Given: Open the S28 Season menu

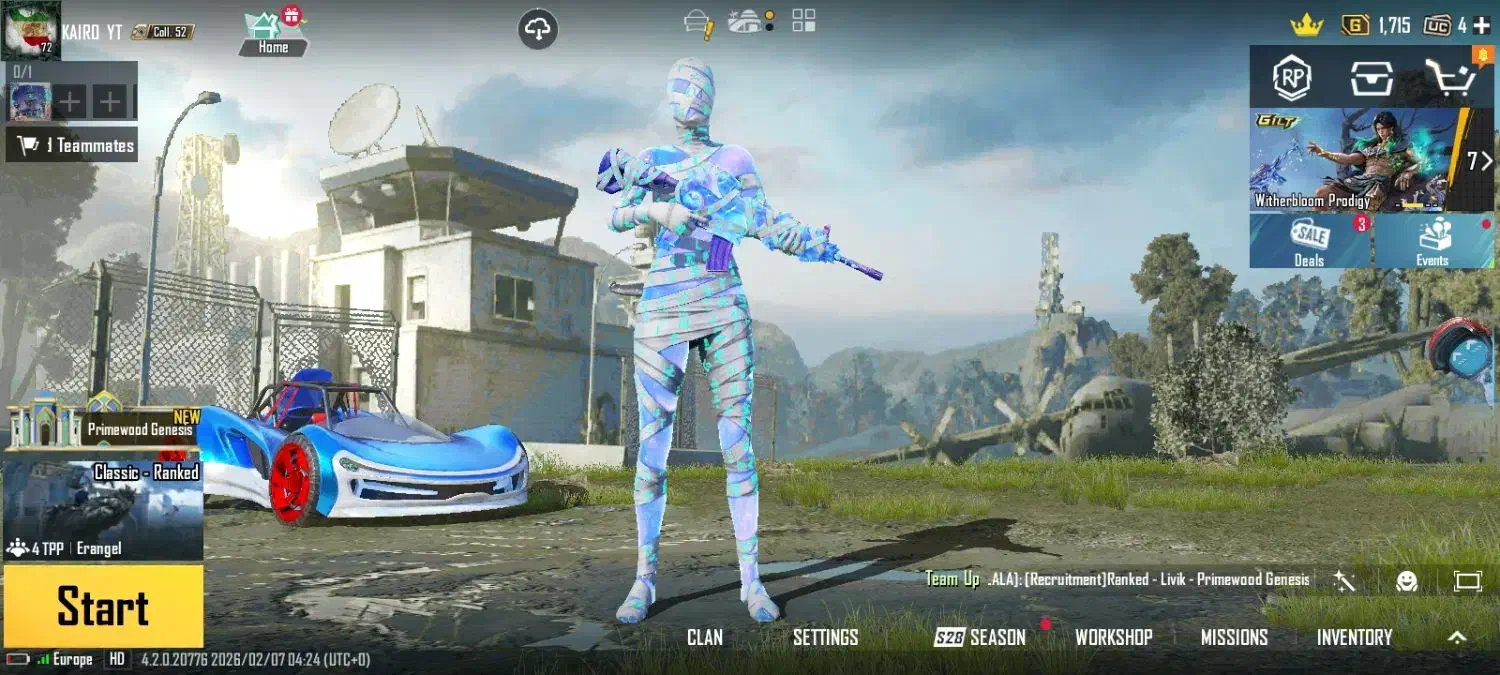Looking at the screenshot, I should tap(980, 637).
